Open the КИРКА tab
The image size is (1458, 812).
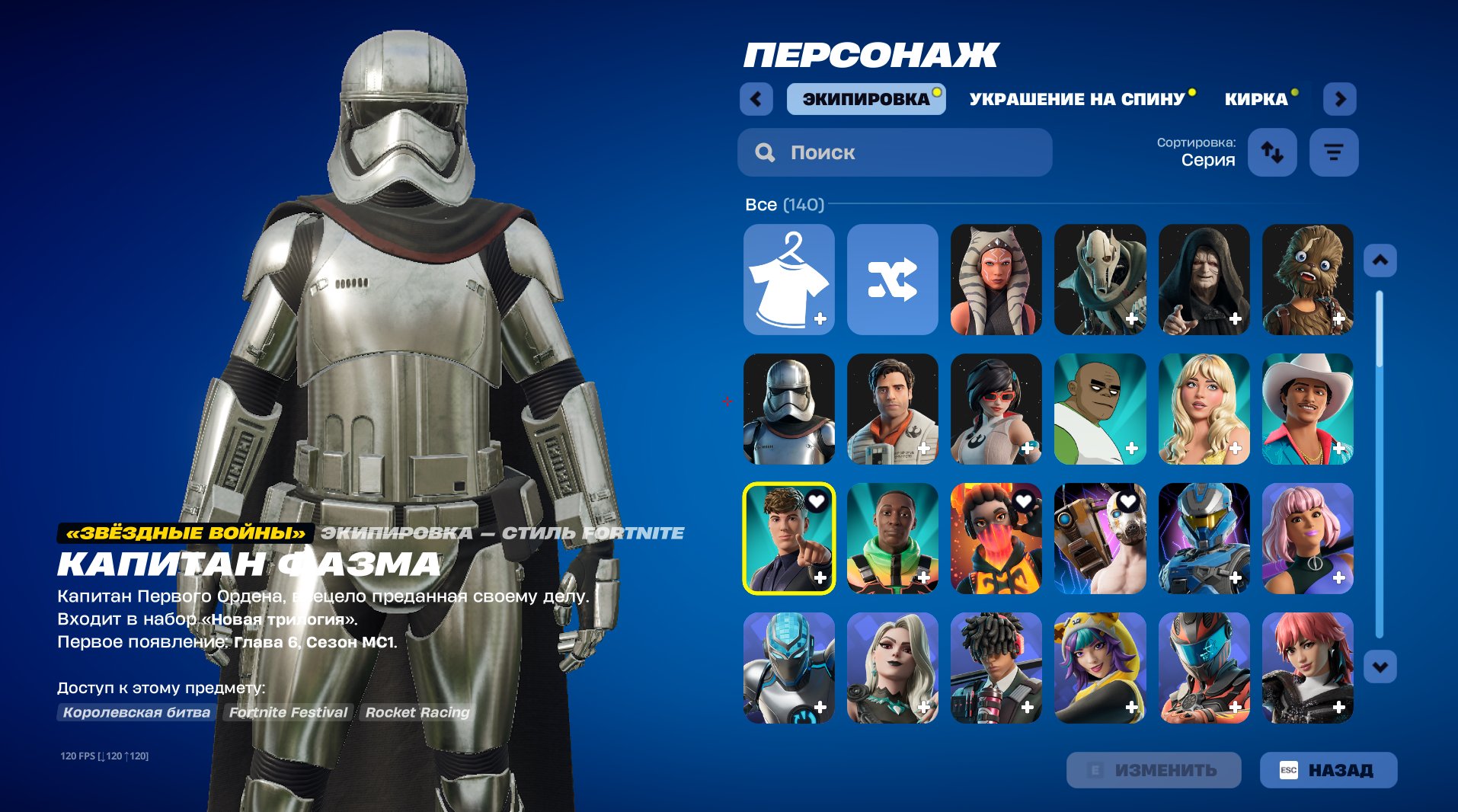(x=1255, y=98)
